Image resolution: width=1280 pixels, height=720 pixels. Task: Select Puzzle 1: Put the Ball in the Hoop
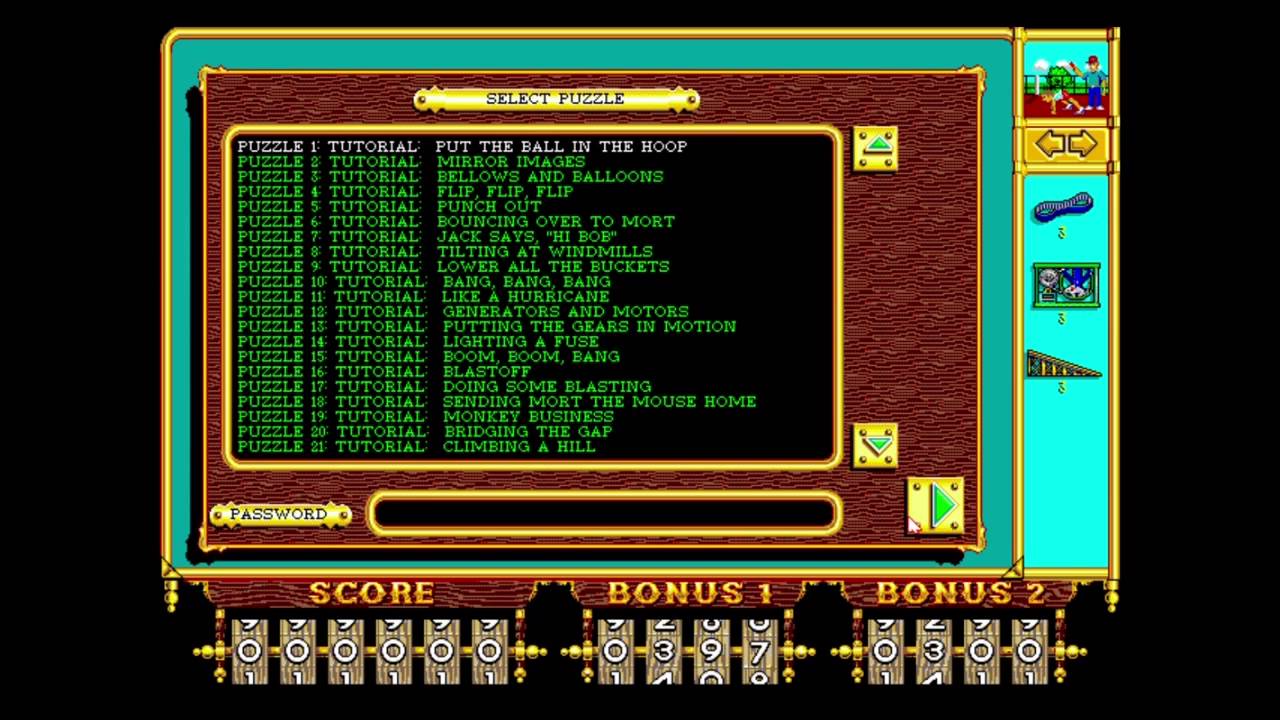click(460, 146)
